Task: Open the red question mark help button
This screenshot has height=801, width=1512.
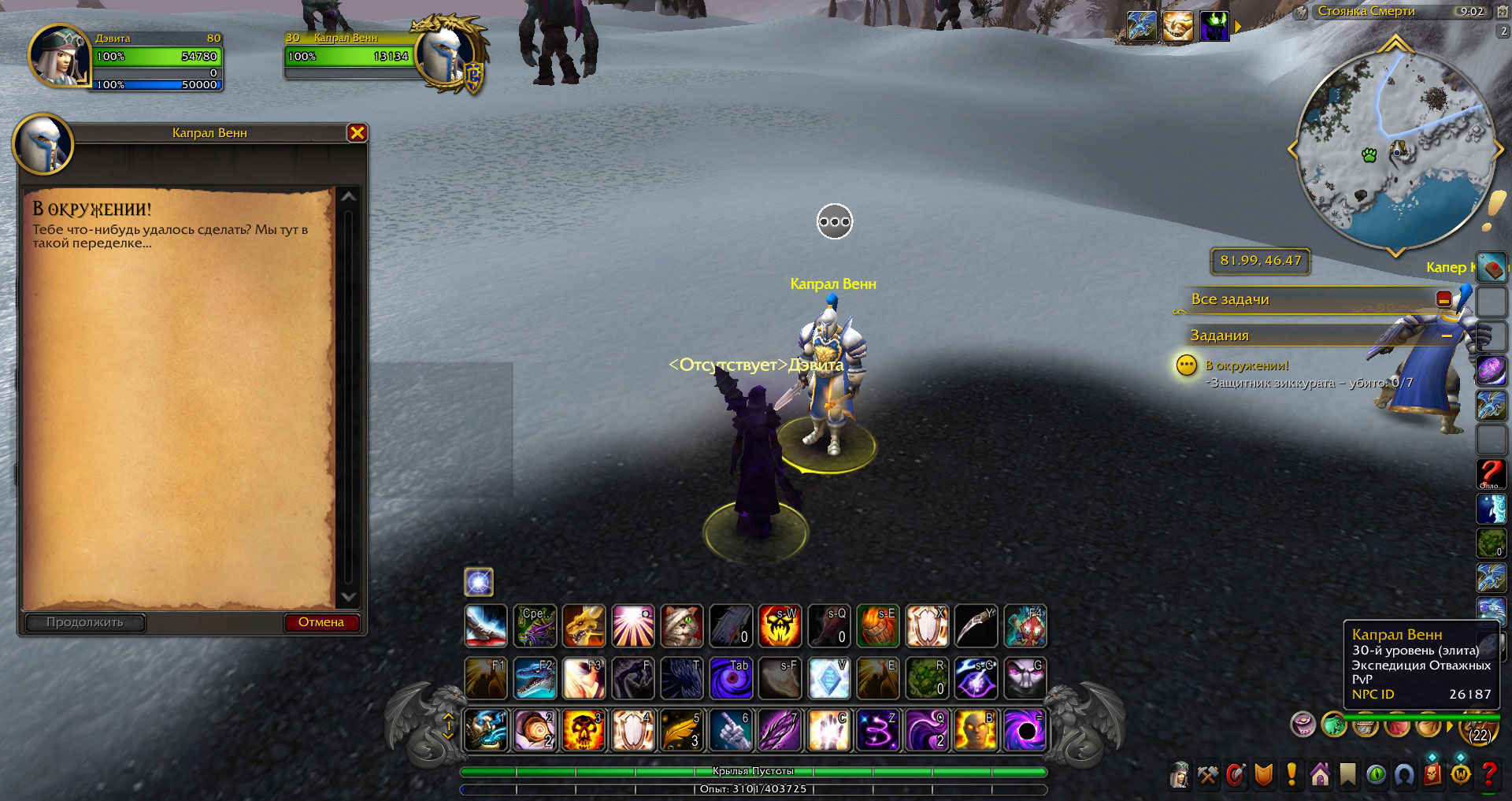Action: click(1488, 775)
